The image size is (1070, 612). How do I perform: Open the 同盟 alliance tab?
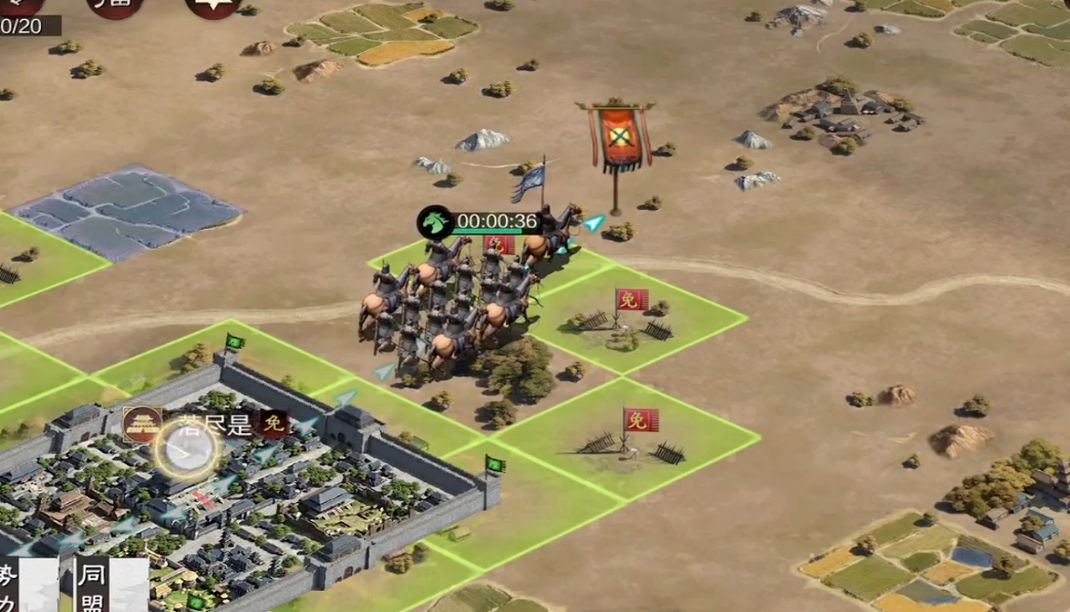[x=92, y=585]
